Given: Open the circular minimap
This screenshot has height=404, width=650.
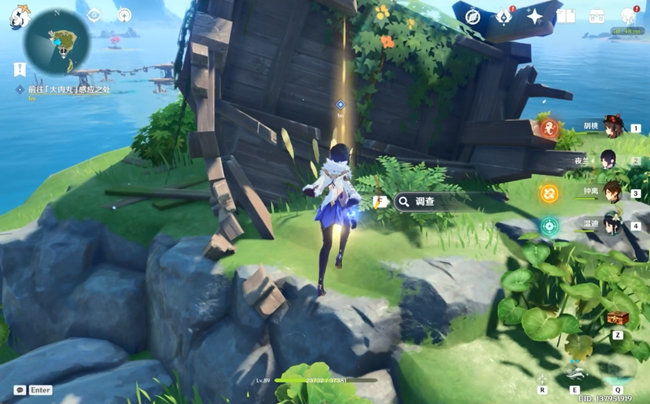Looking at the screenshot, I should [57, 42].
